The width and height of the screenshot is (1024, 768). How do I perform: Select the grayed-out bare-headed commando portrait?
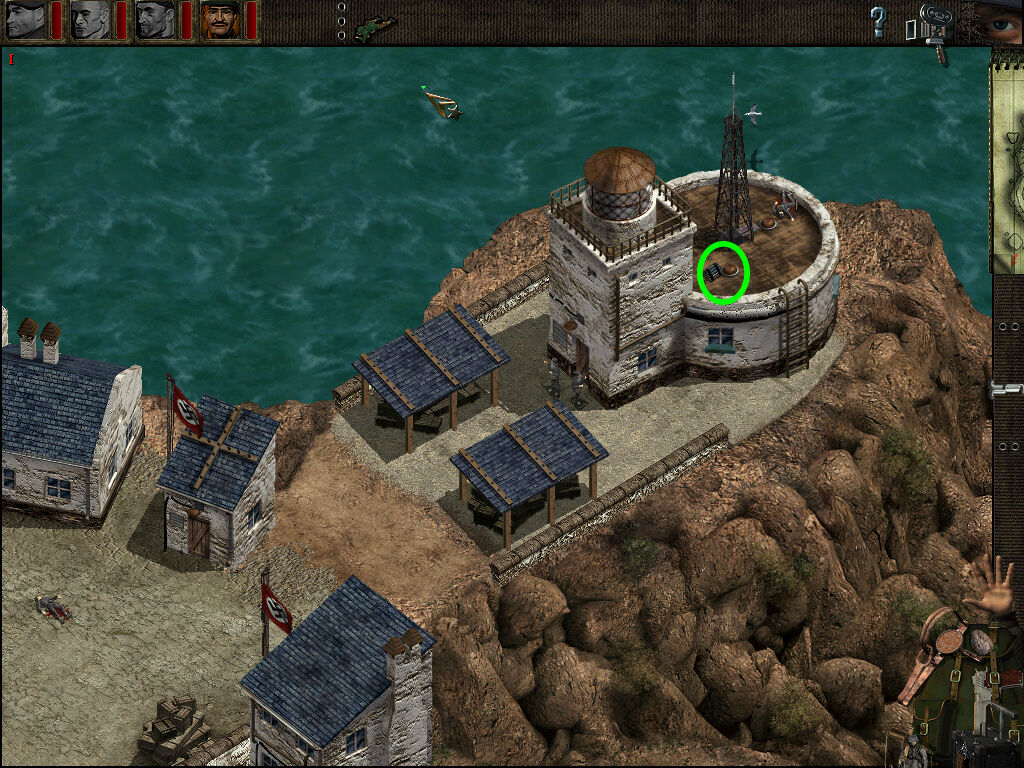90,20
